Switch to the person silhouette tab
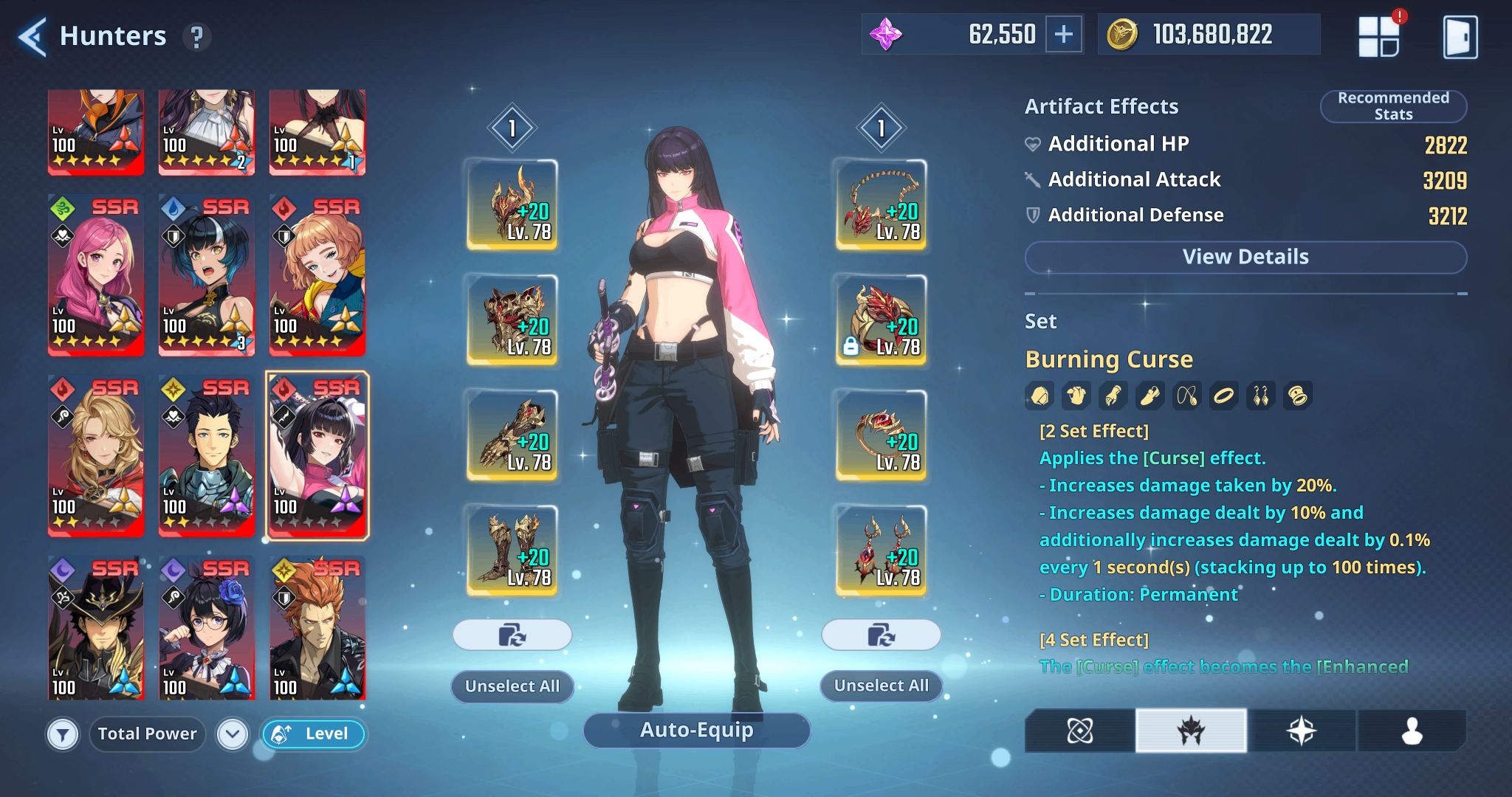 click(x=1411, y=731)
